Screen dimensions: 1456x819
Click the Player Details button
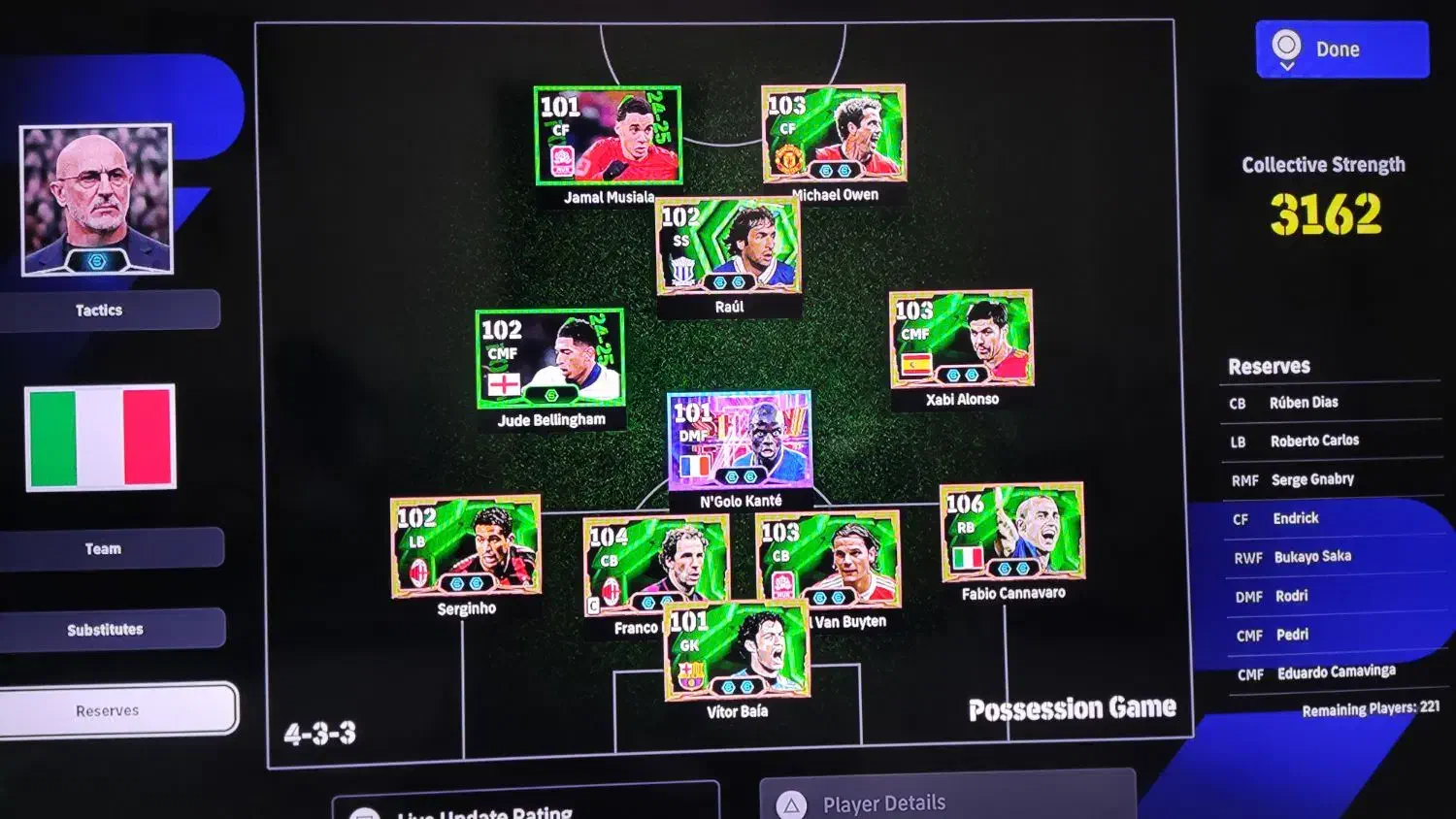pyautogui.click(x=883, y=803)
